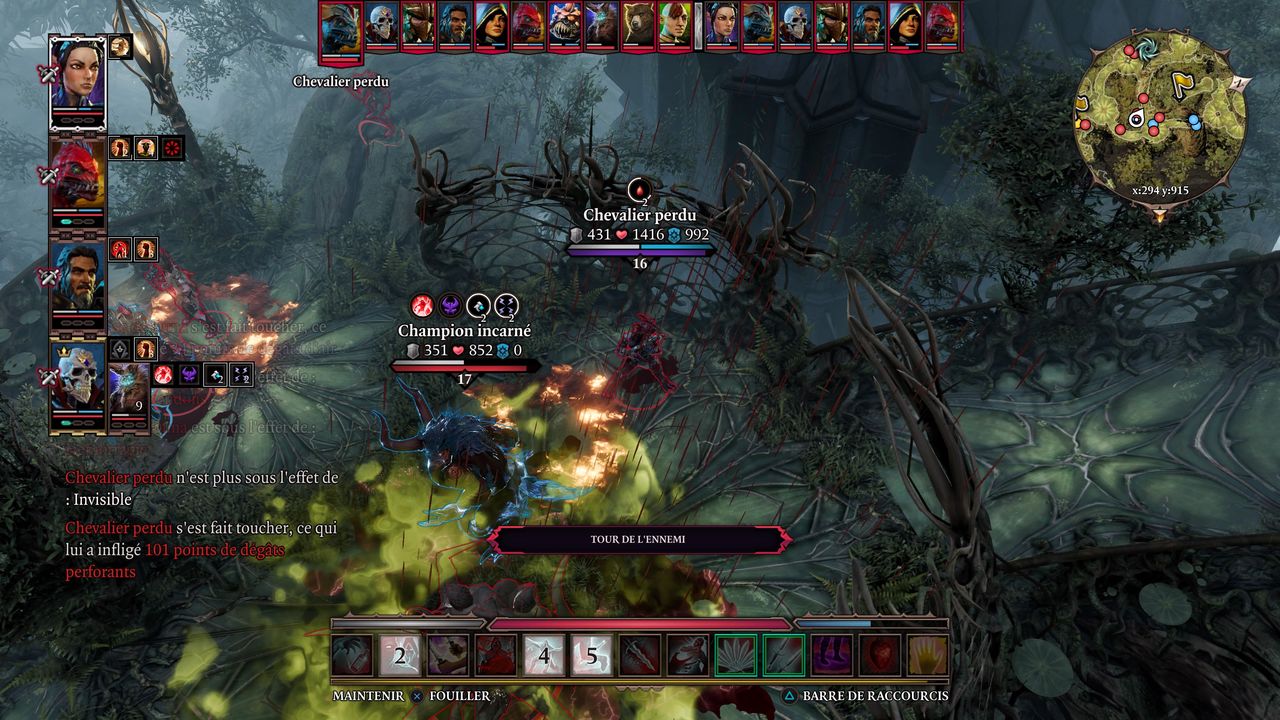Select the dark-haired woman party portrait
This screenshot has width=1280, height=720.
pos(77,82)
